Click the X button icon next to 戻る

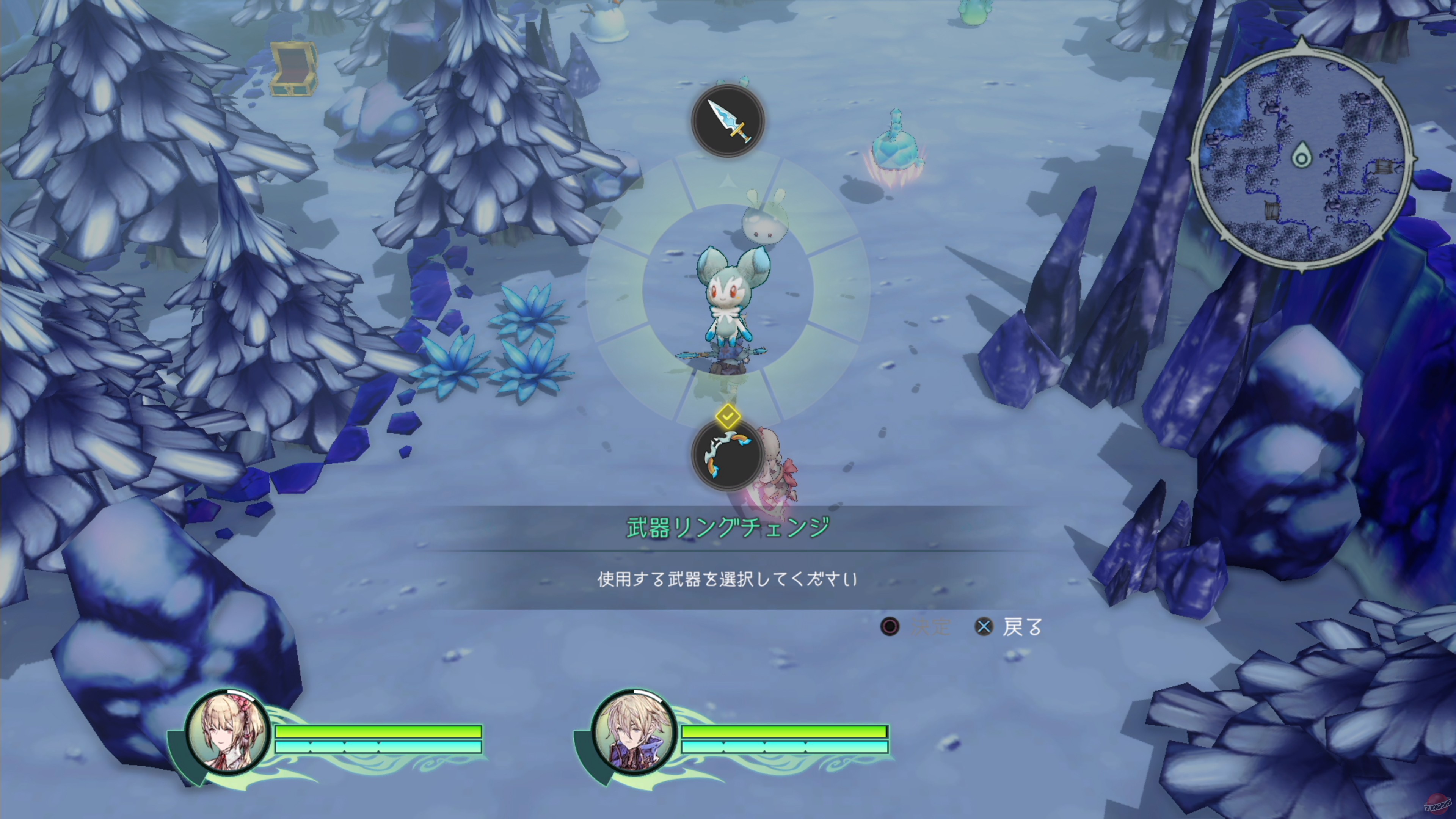(x=984, y=627)
